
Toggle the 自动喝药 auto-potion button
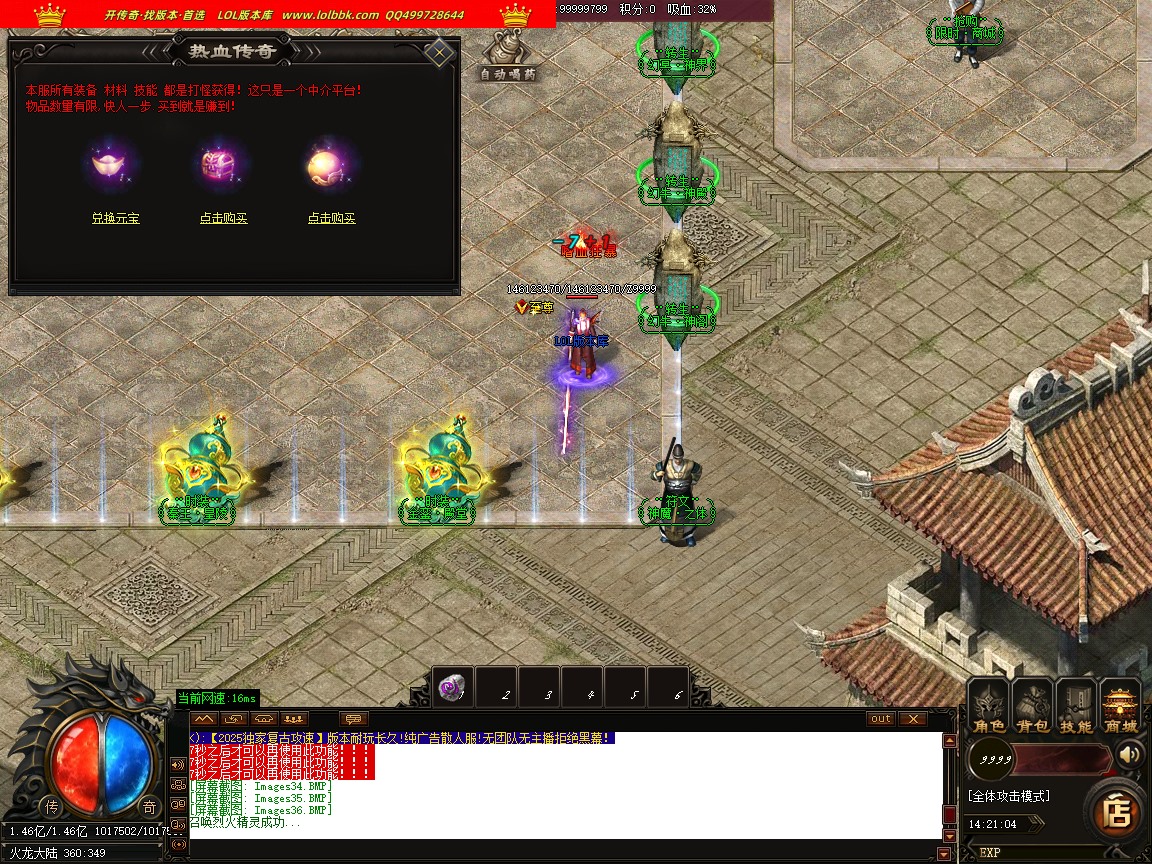pos(508,58)
